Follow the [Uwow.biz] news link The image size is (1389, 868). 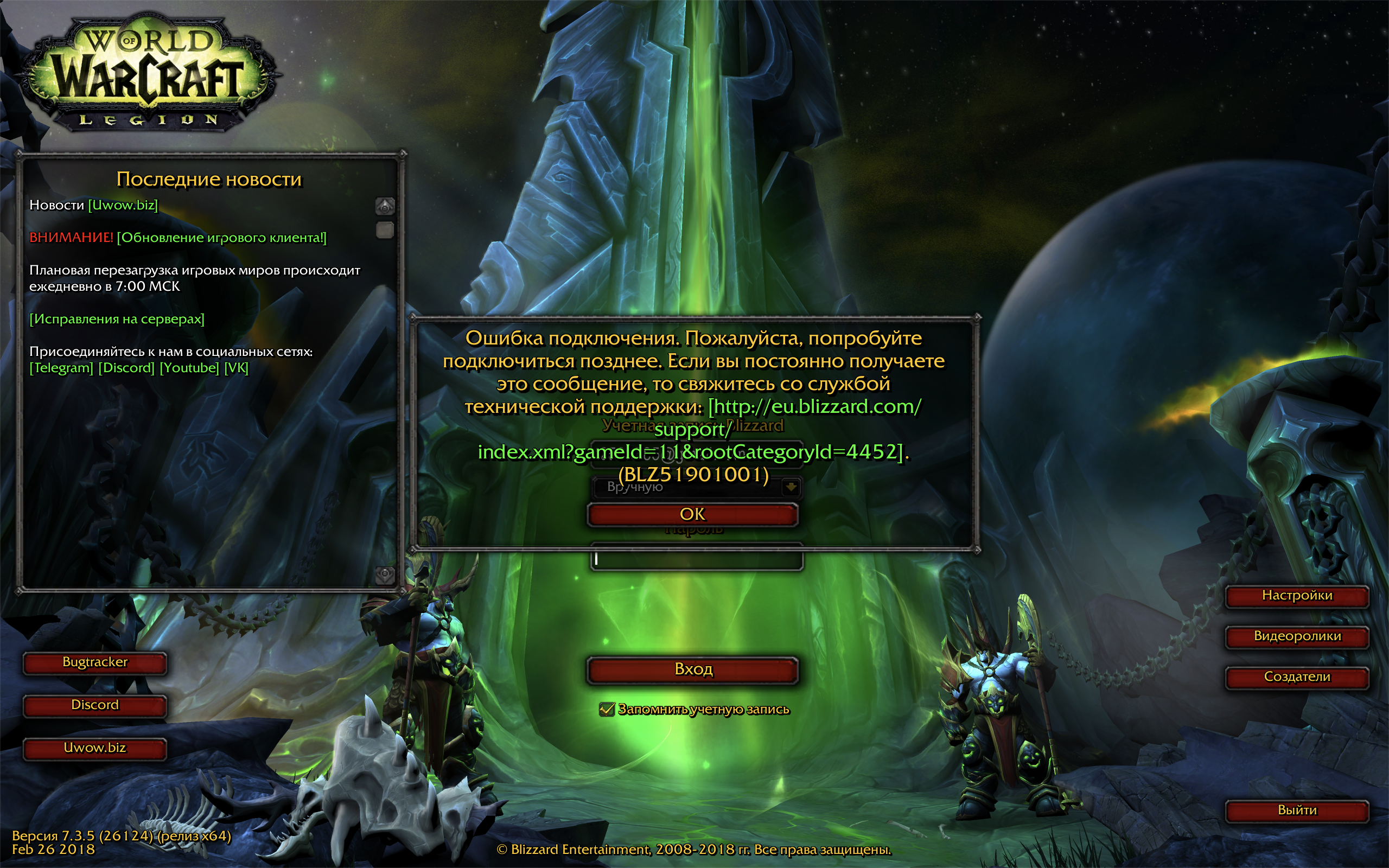123,205
